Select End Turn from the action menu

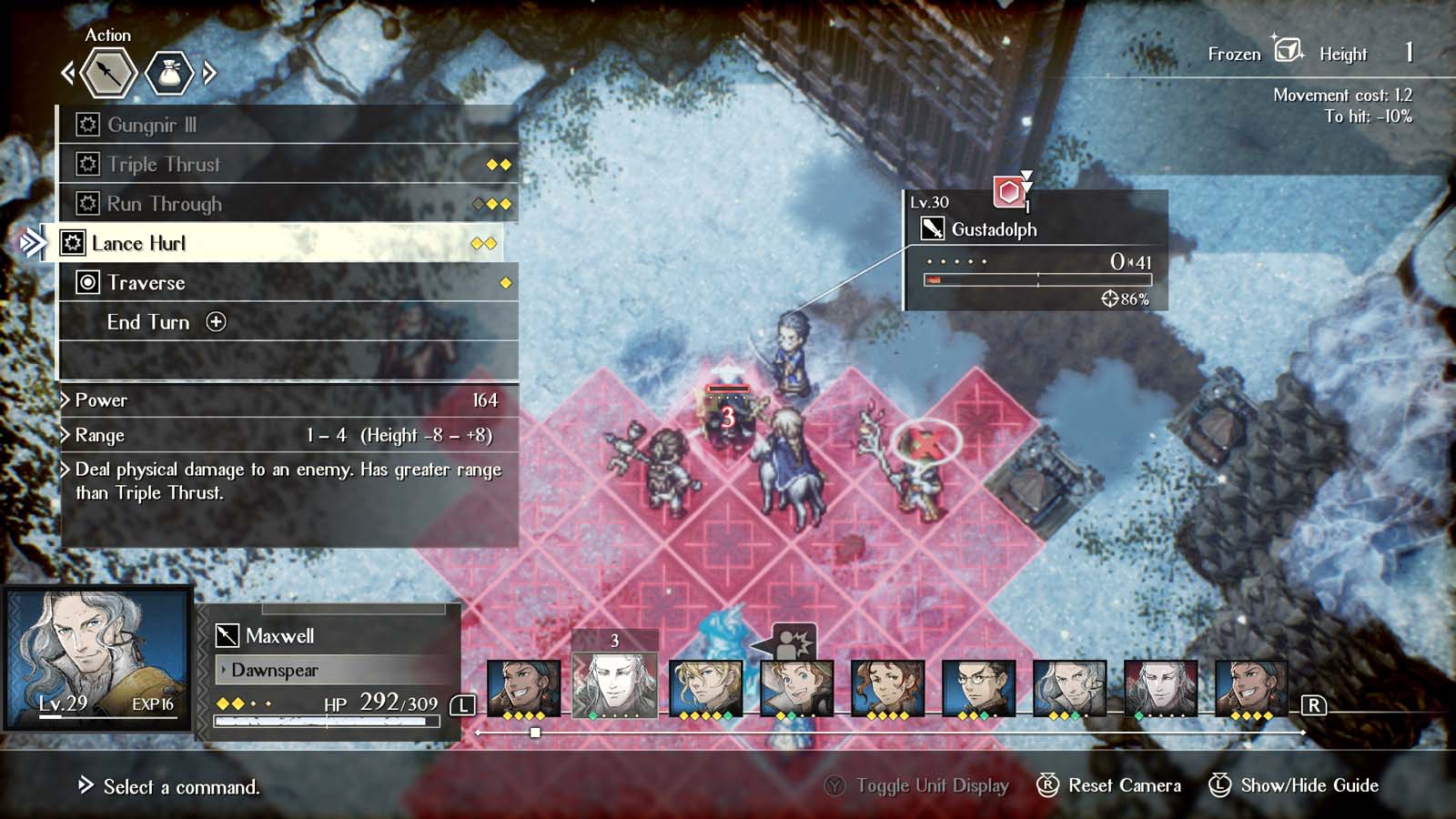(148, 322)
